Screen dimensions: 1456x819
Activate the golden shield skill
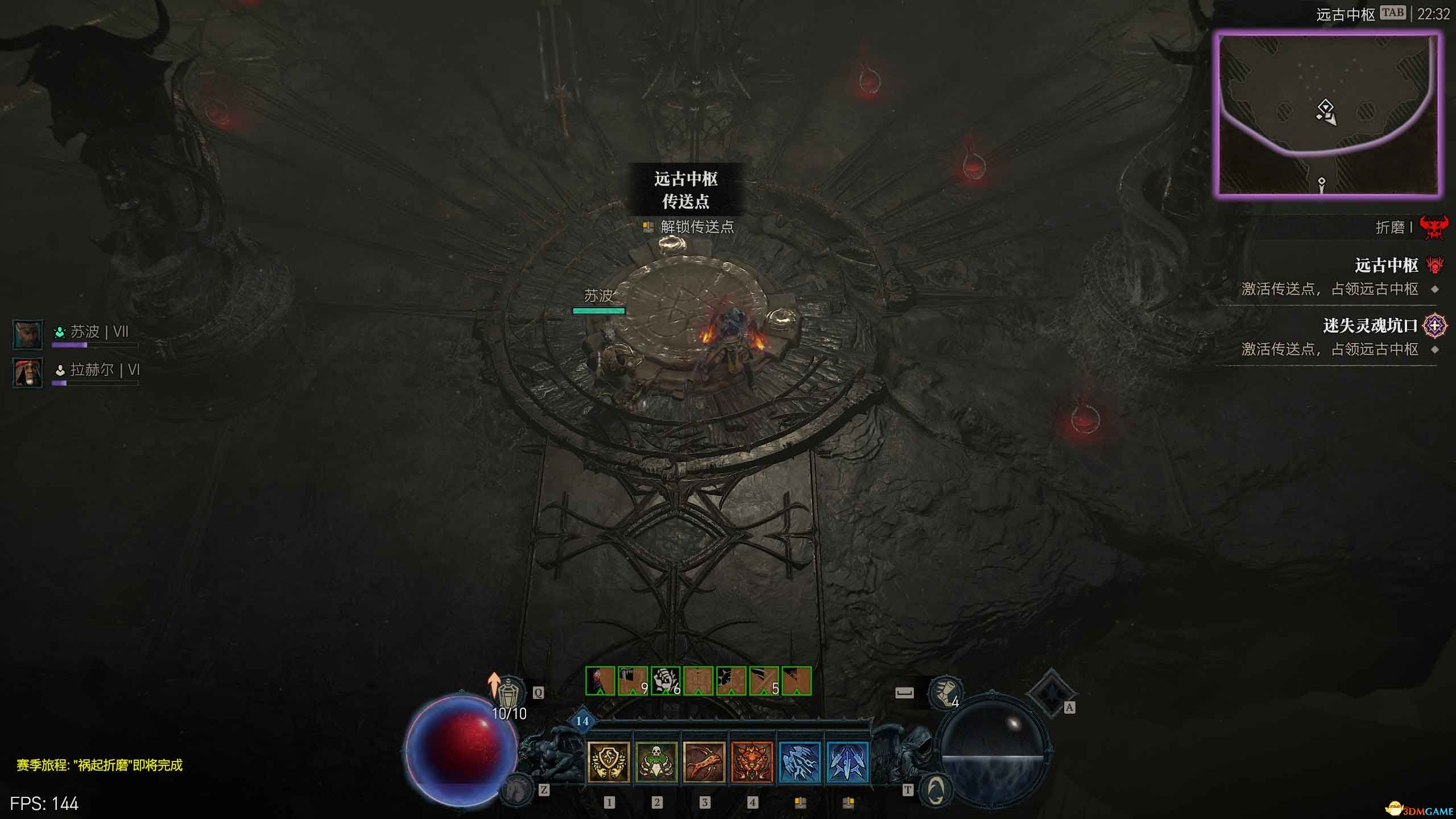[x=608, y=762]
